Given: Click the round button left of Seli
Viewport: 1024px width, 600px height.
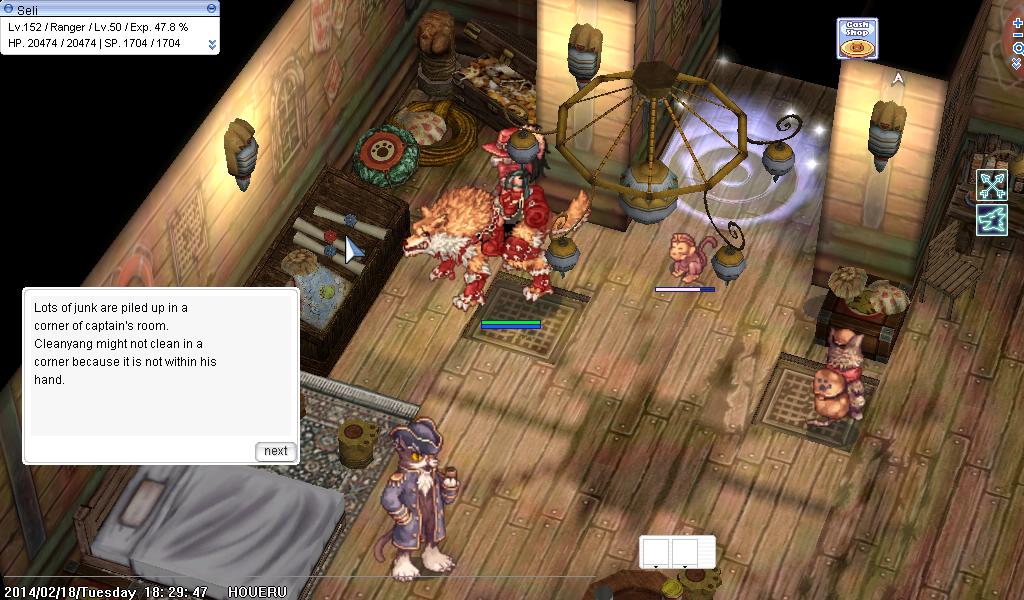Looking at the screenshot, I should (8, 8).
